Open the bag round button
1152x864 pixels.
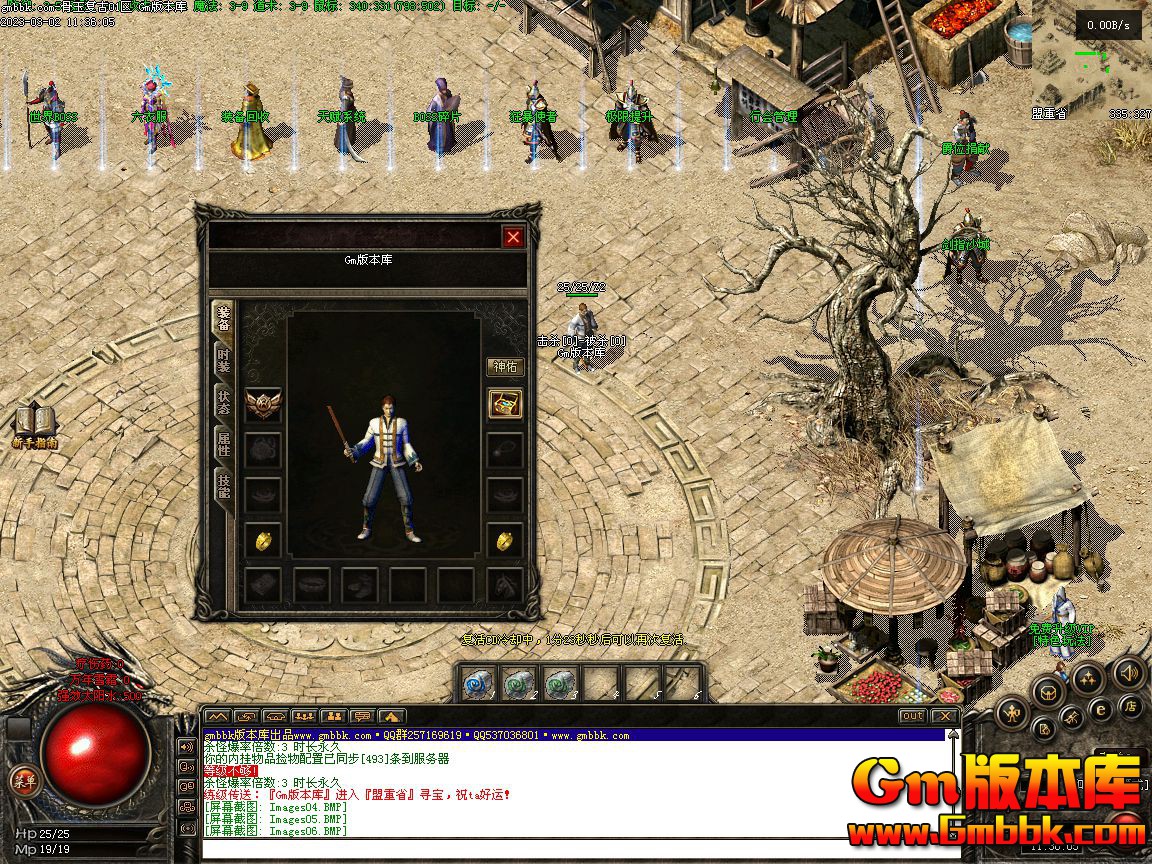coord(1046,691)
